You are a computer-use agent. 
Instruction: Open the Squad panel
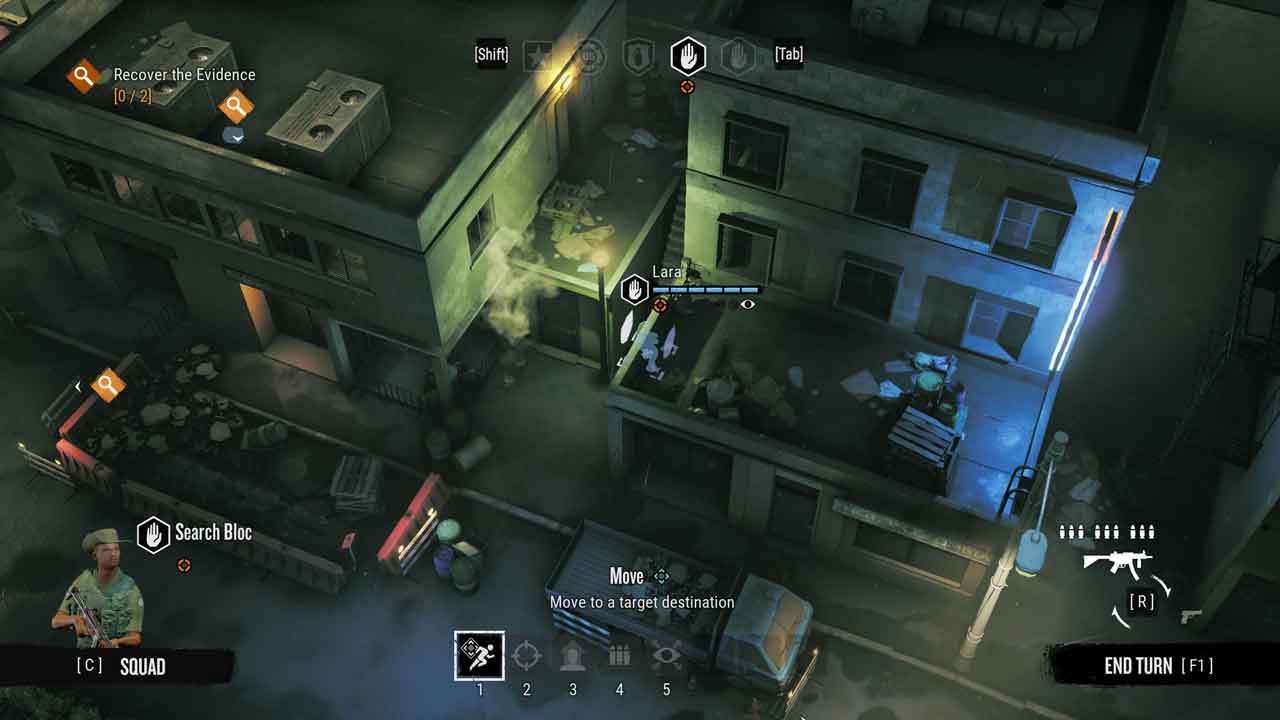coord(142,666)
